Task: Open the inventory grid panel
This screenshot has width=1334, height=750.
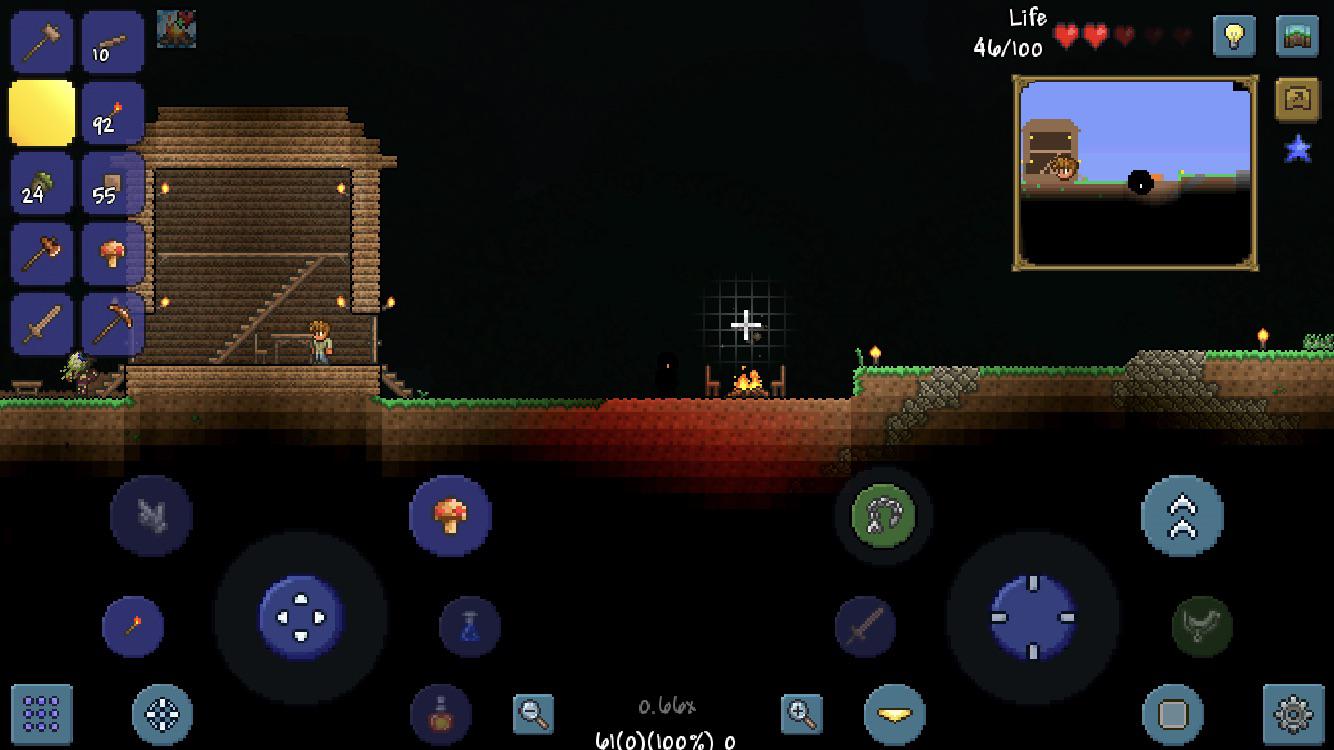Action: tap(40, 715)
